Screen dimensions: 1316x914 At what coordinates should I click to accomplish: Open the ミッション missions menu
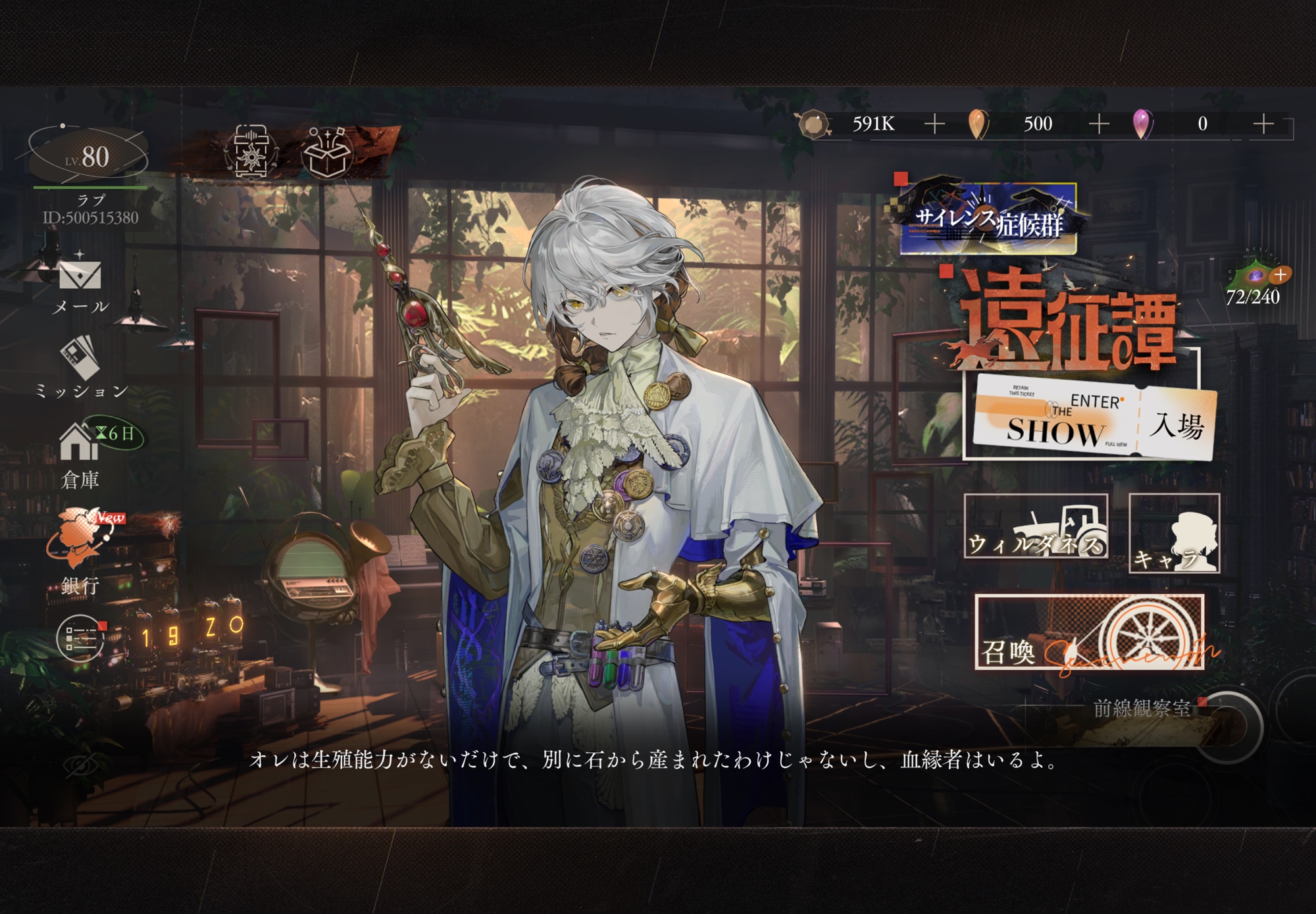(x=80, y=364)
